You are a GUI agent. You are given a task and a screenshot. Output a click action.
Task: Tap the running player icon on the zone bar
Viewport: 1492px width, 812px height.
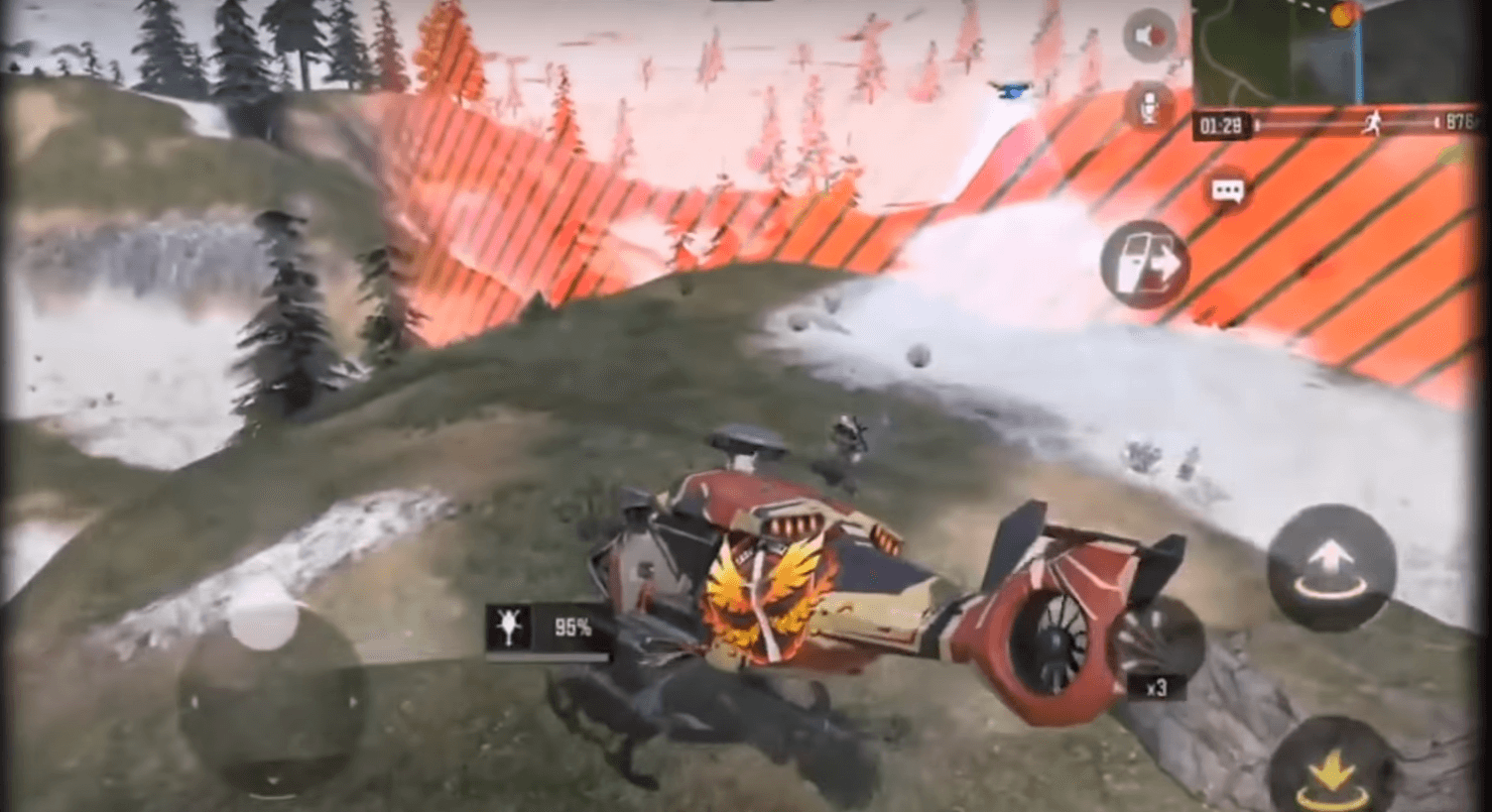click(x=1374, y=121)
